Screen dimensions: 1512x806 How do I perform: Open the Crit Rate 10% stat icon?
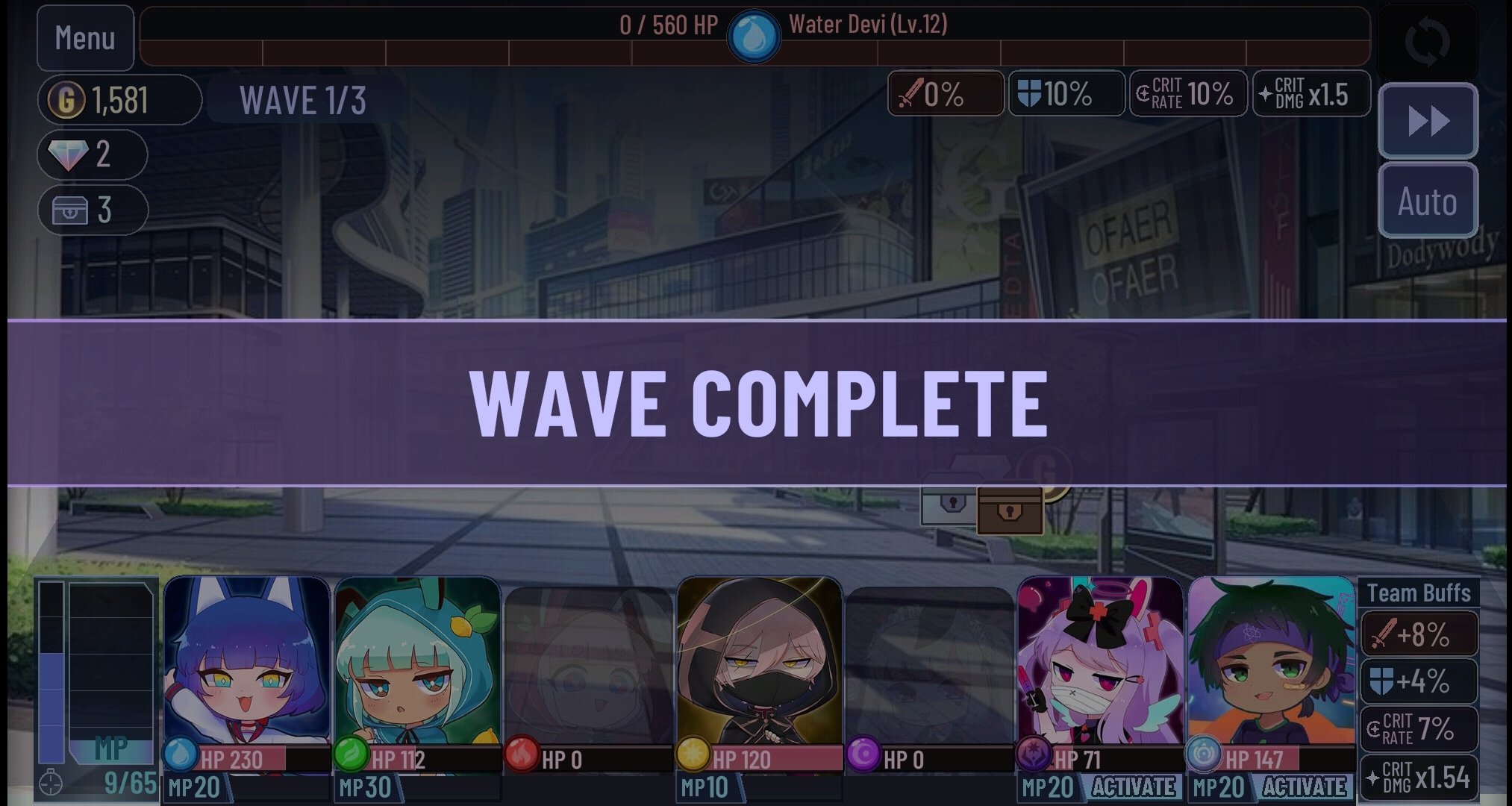coord(1187,94)
